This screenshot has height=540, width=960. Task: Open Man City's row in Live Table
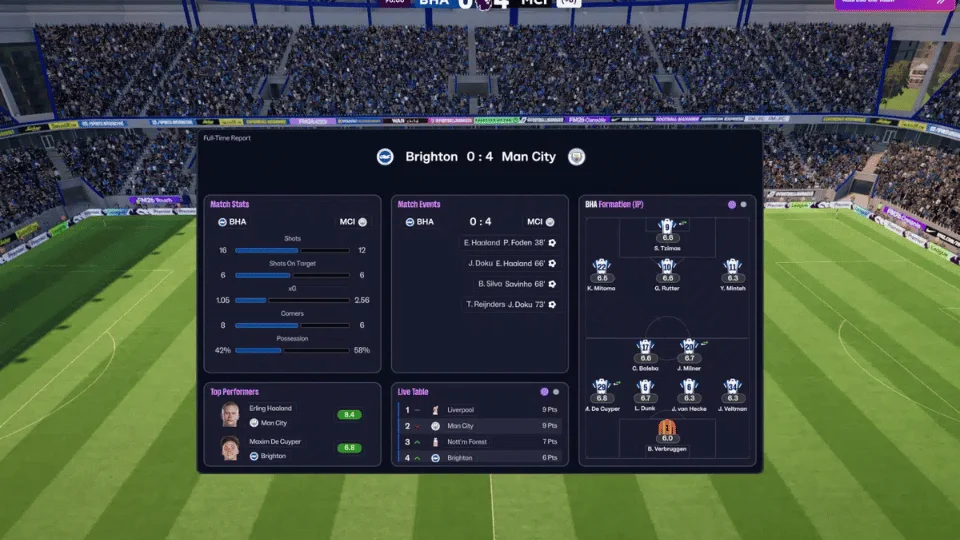[x=480, y=426]
